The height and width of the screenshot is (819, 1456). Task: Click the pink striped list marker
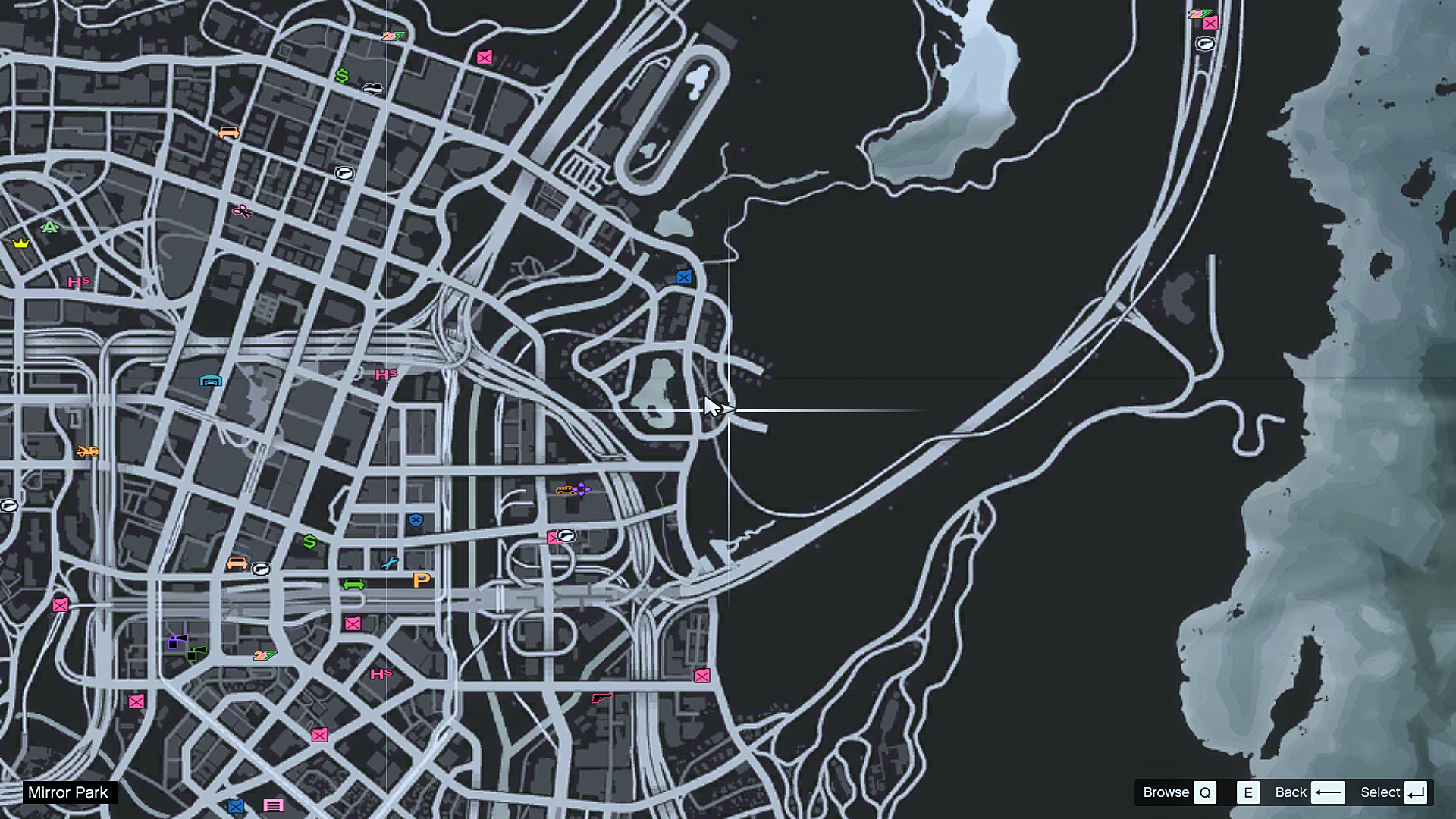click(274, 805)
